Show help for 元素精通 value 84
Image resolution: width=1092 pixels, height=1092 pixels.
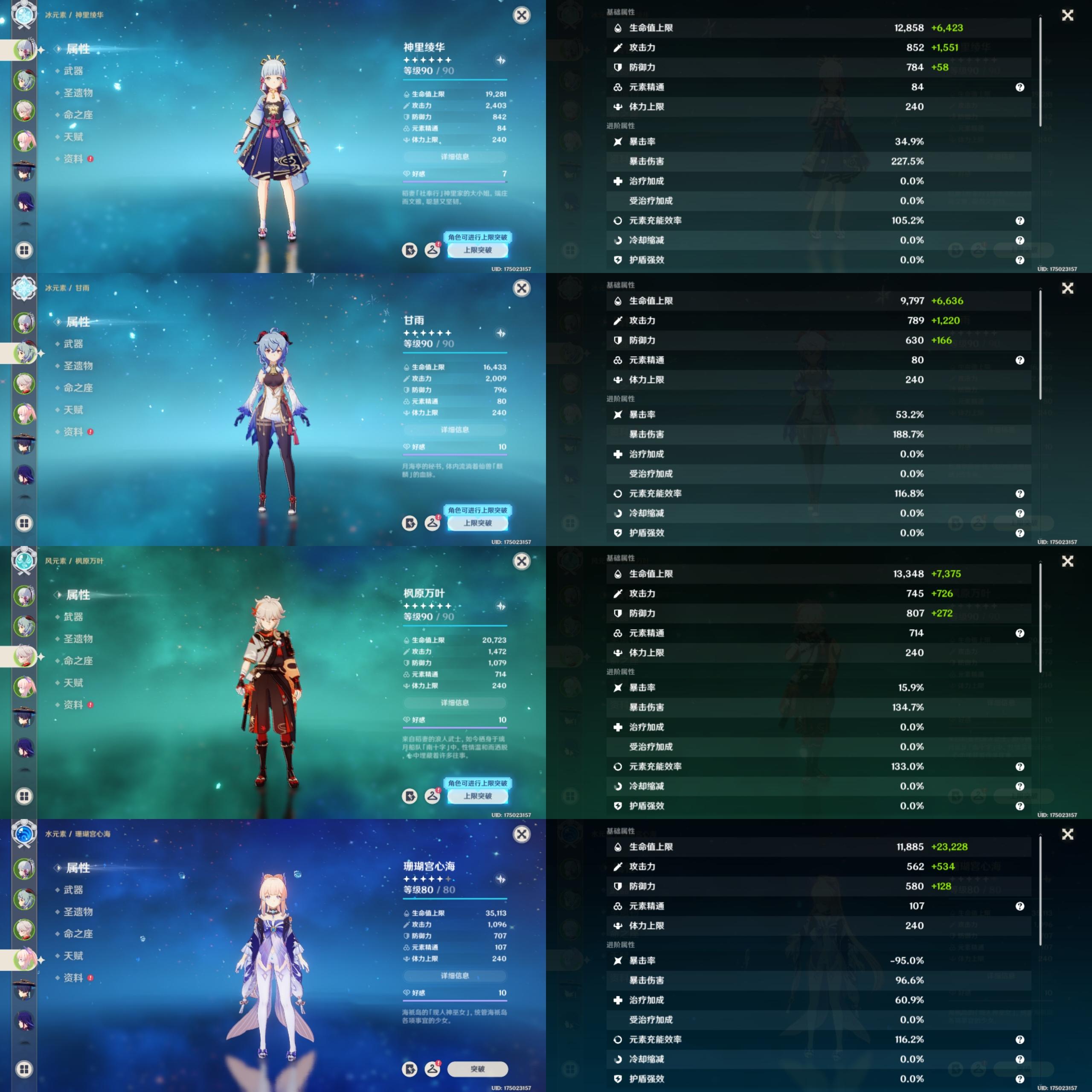[x=1019, y=87]
